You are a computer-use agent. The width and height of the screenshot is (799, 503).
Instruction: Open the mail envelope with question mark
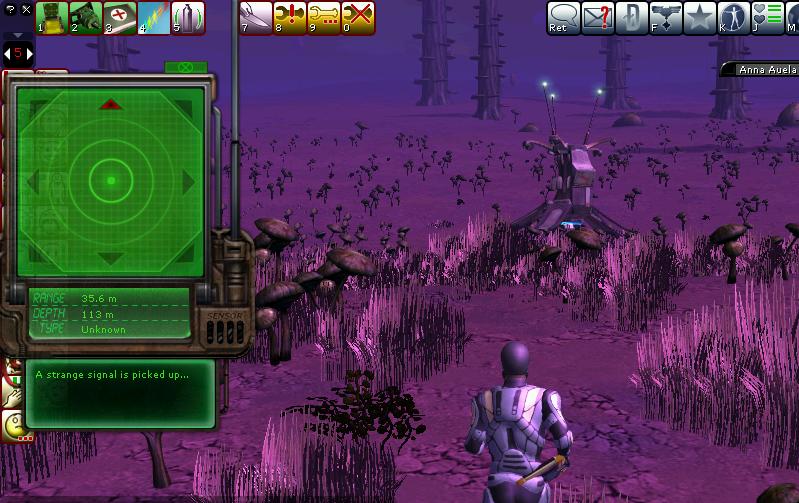(x=598, y=17)
